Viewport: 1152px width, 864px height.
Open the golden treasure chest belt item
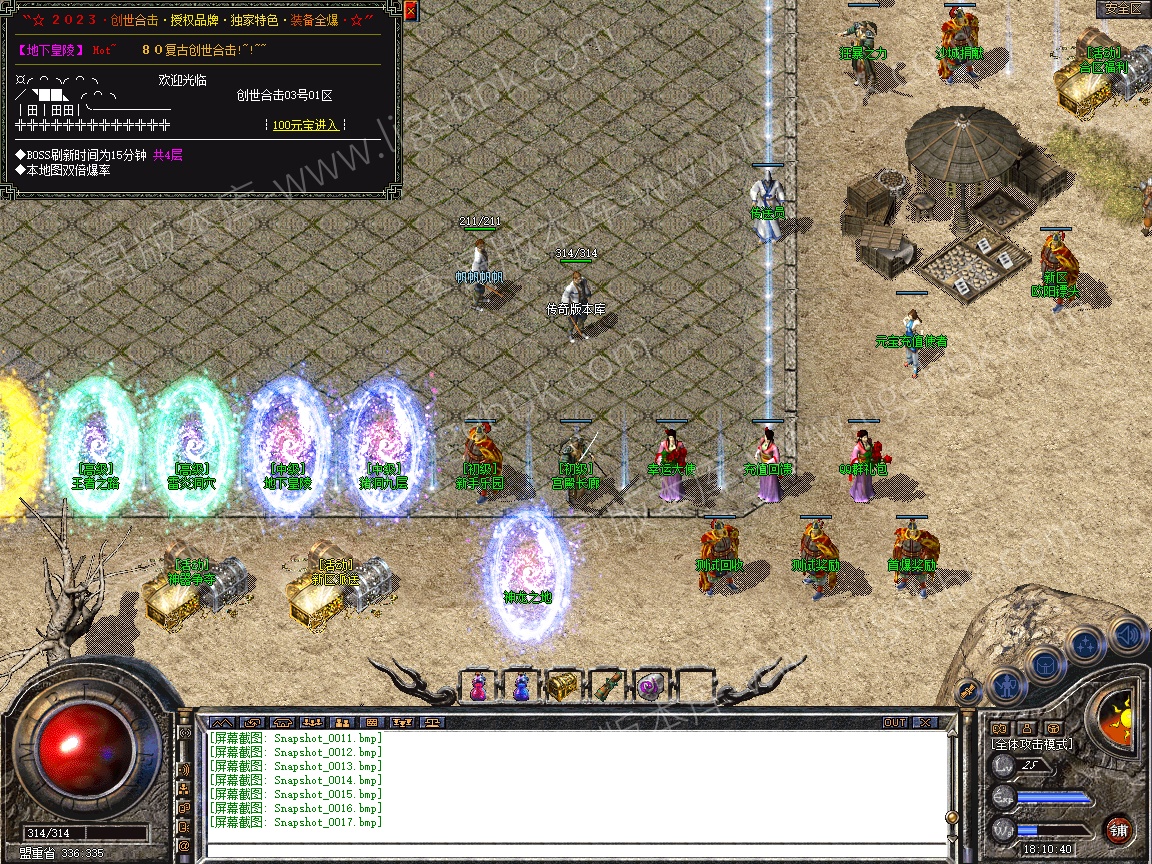click(x=562, y=687)
